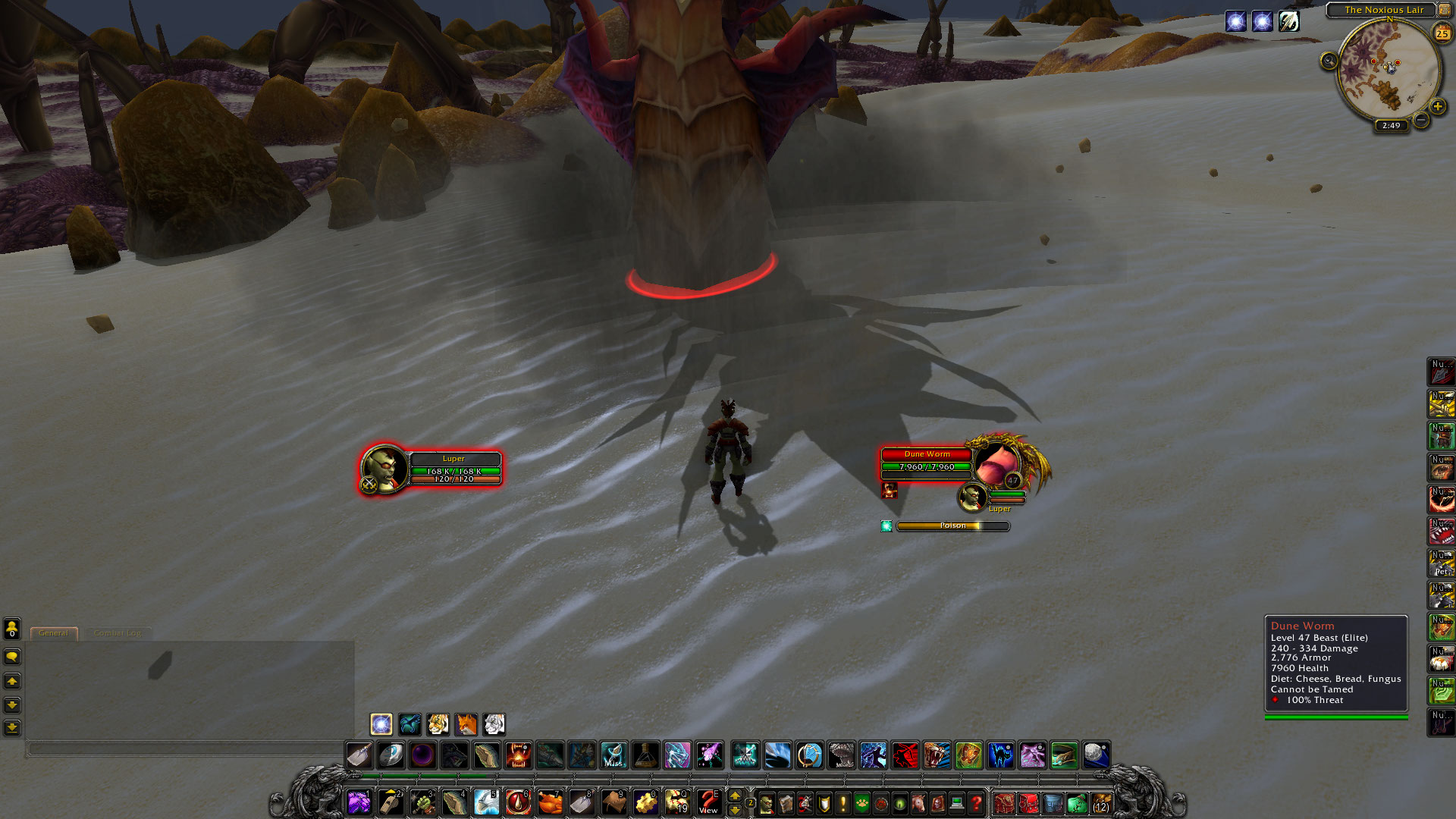Screen dimensions: 1456x819
Task: Open the tracking menu on the minimap
Action: [1329, 59]
